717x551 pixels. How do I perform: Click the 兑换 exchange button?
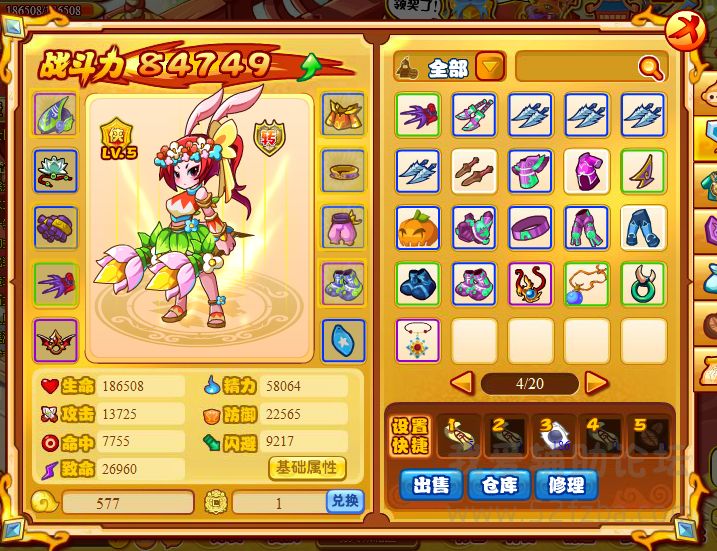pyautogui.click(x=343, y=502)
